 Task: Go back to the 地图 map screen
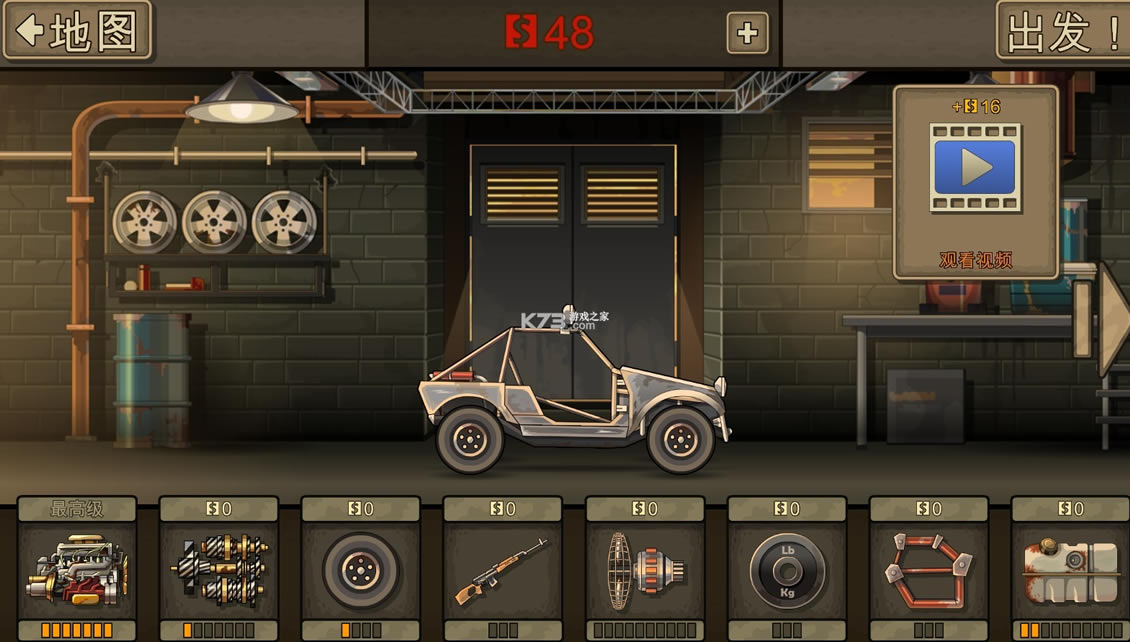(77, 31)
